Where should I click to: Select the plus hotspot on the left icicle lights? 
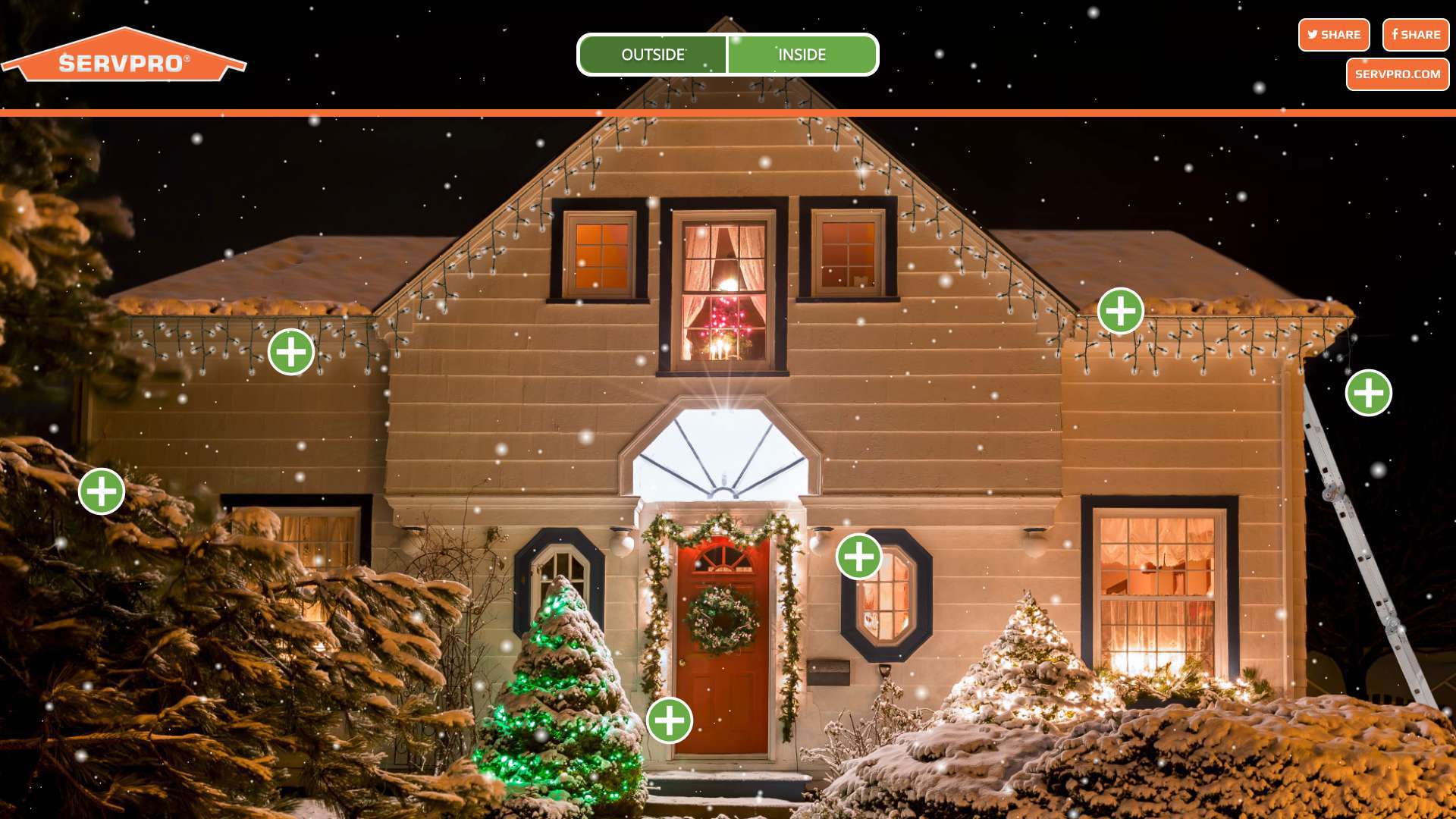(291, 352)
